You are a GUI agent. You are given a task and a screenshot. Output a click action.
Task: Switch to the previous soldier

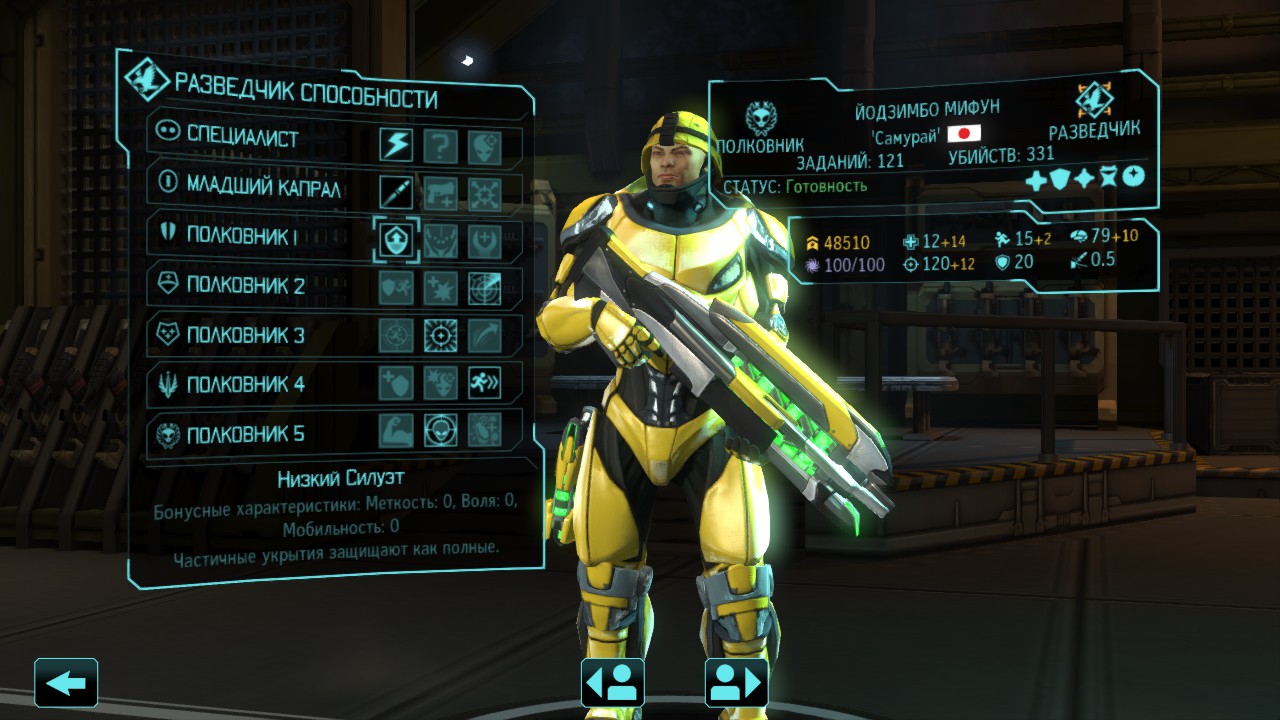[x=612, y=684]
